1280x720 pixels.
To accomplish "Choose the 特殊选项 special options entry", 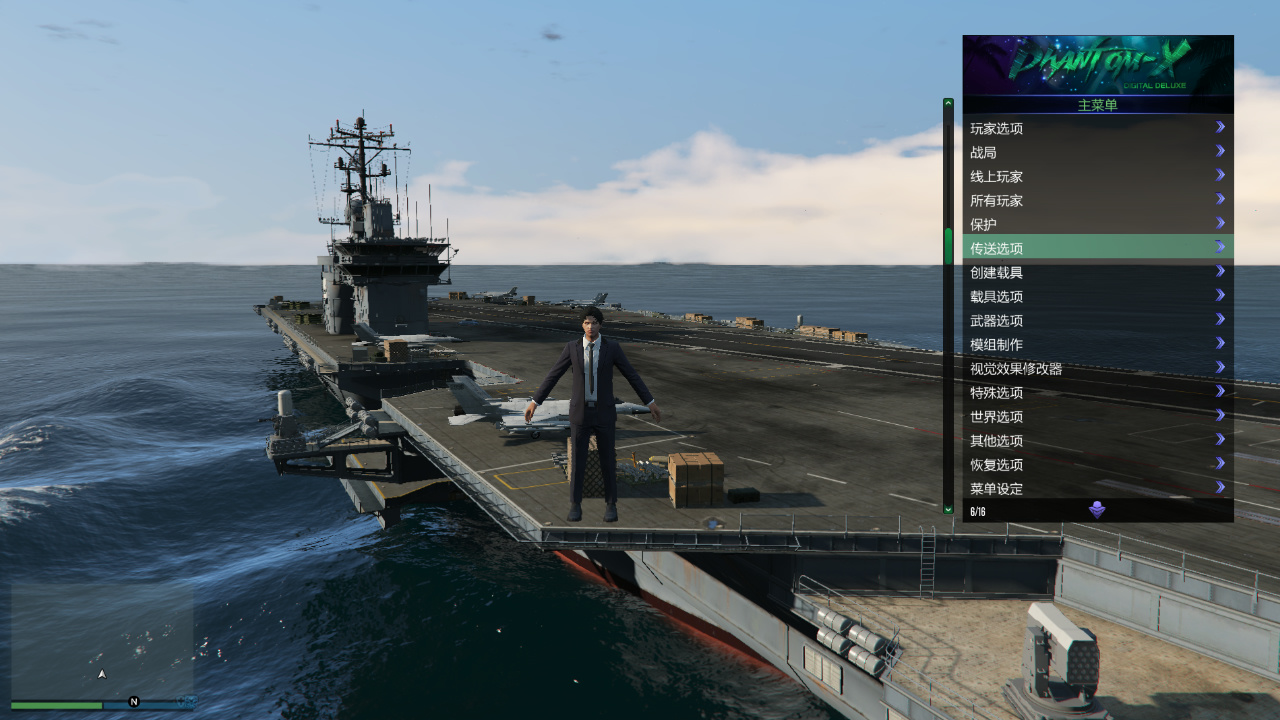I will point(1097,392).
